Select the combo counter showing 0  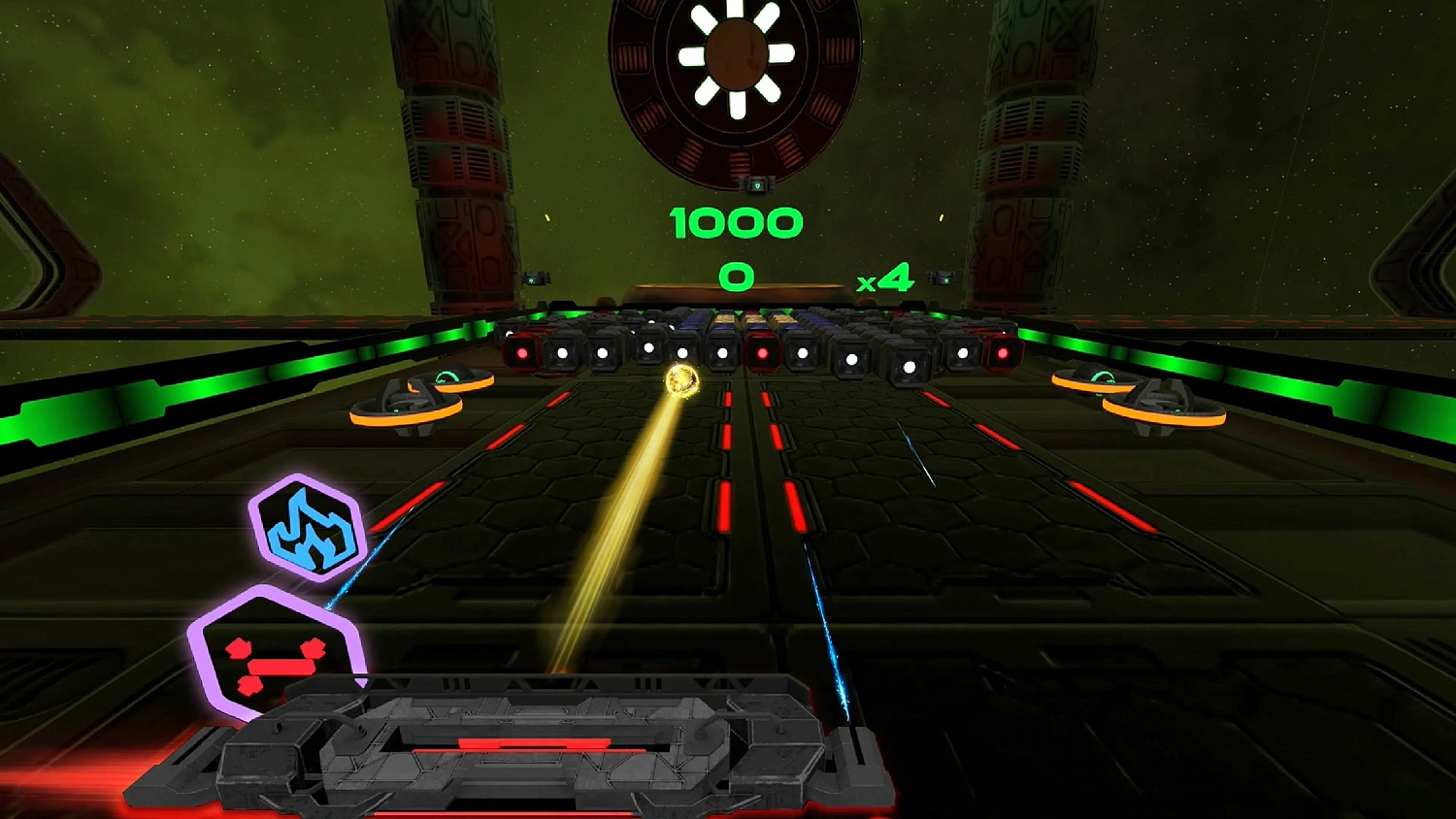pos(735,276)
